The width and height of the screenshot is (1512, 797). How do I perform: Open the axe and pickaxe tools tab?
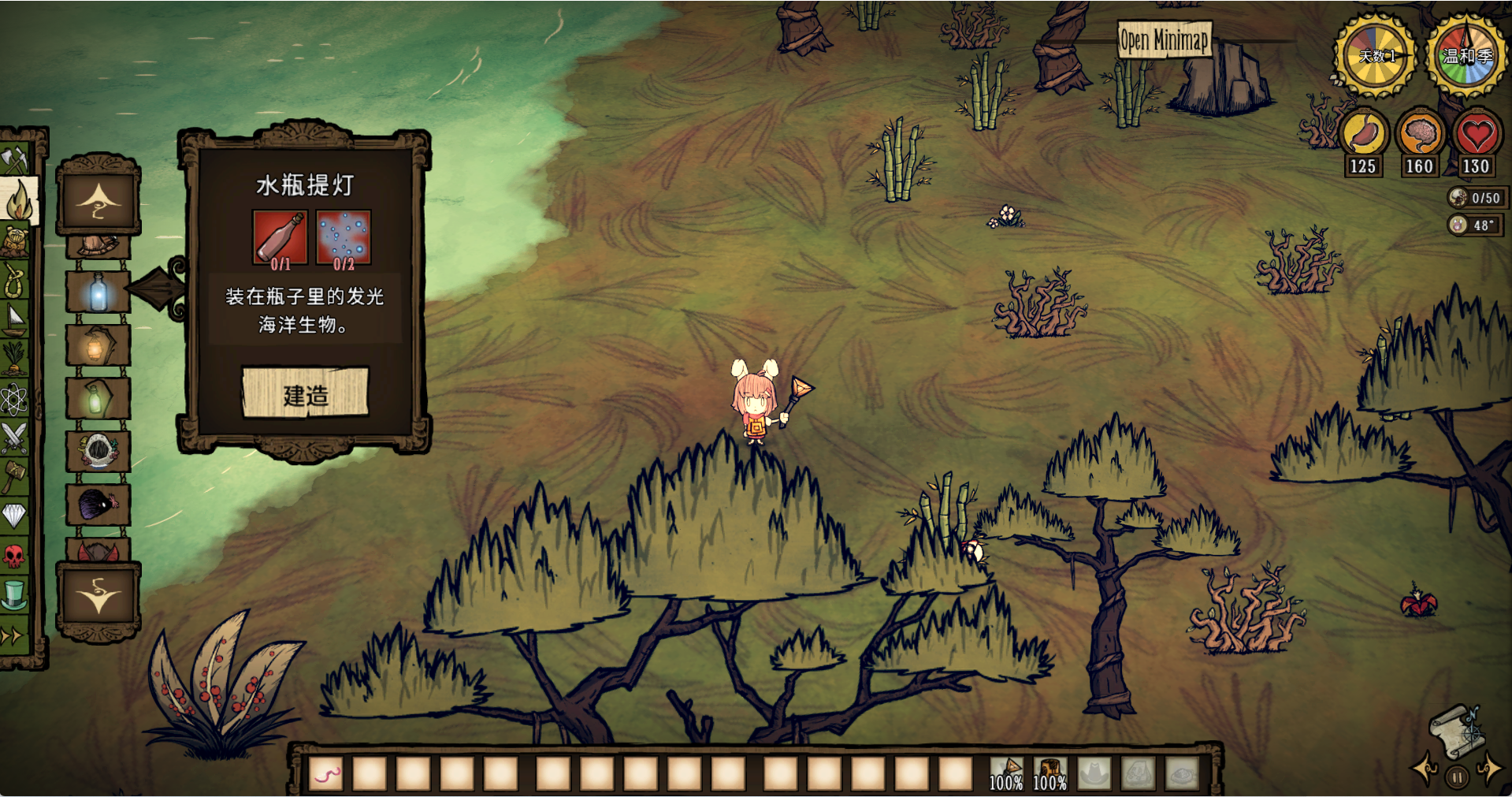[15, 160]
